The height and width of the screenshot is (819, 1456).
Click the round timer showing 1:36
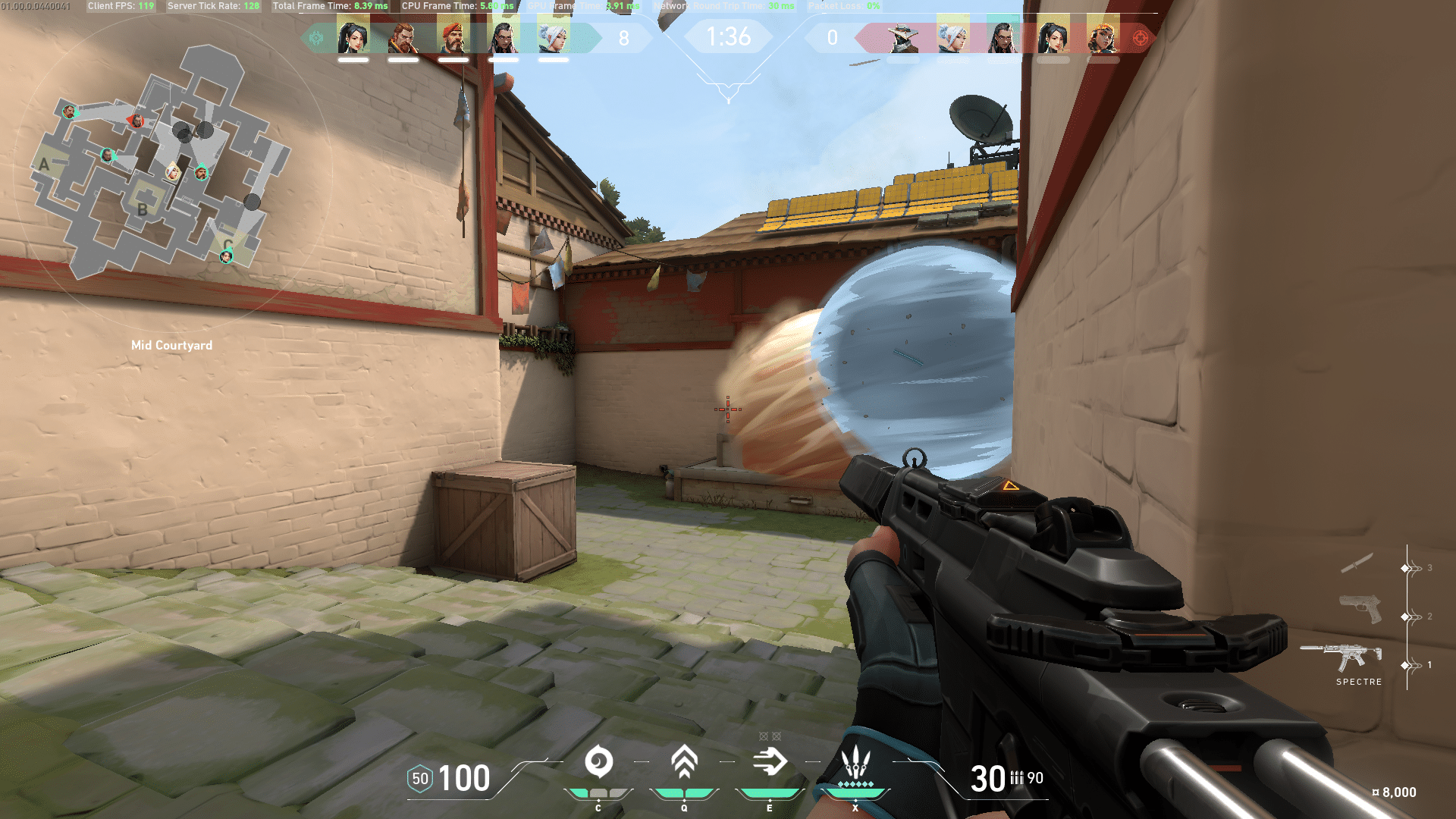point(729,34)
